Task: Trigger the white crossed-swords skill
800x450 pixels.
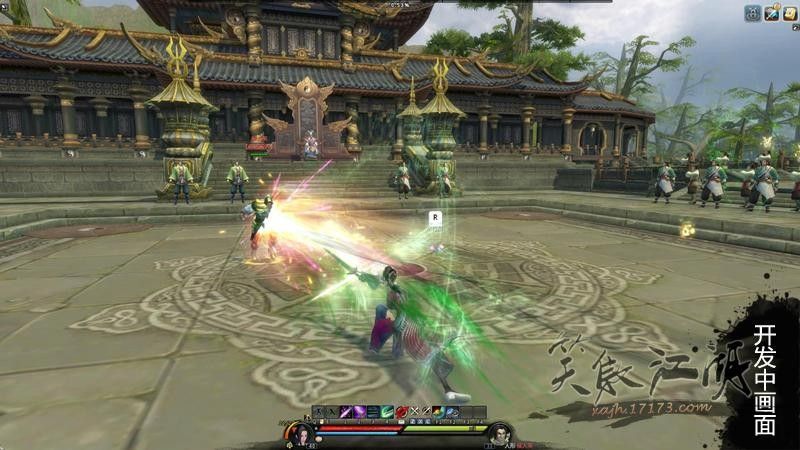Action: 414,412
